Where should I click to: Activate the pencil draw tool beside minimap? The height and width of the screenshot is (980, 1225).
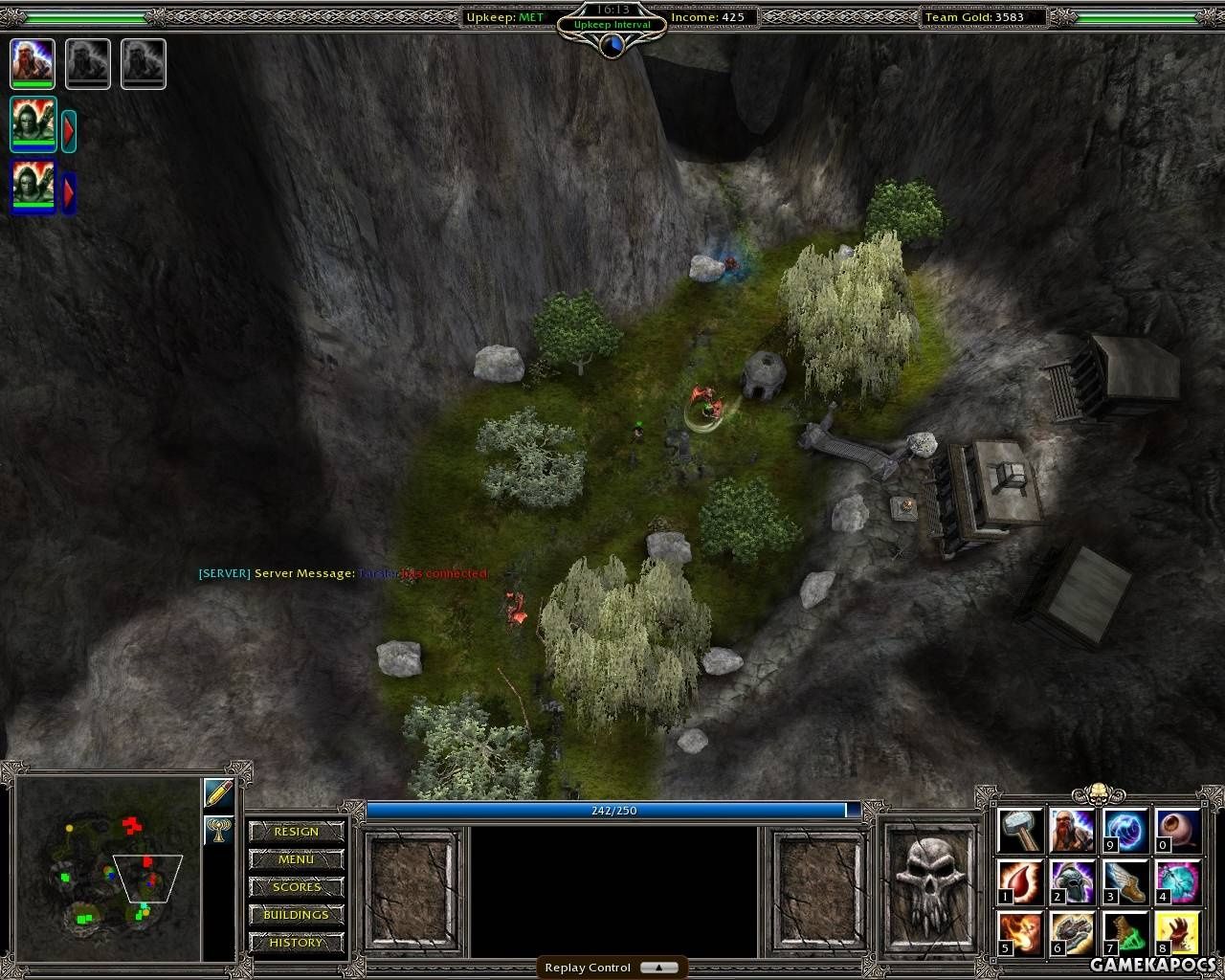[x=219, y=793]
